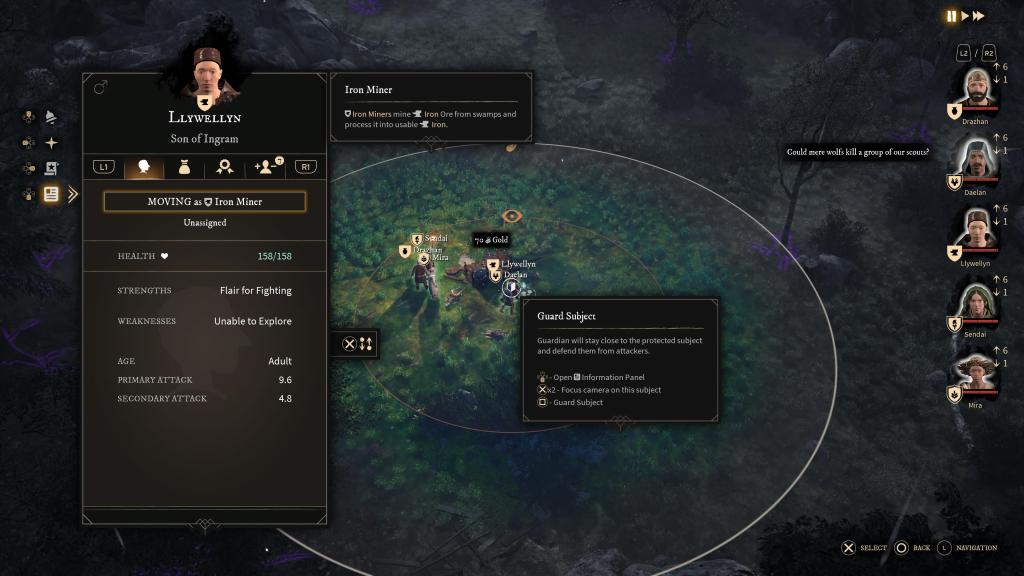Click the MOVING as Iron Miner status bar
The height and width of the screenshot is (576, 1024).
point(204,202)
